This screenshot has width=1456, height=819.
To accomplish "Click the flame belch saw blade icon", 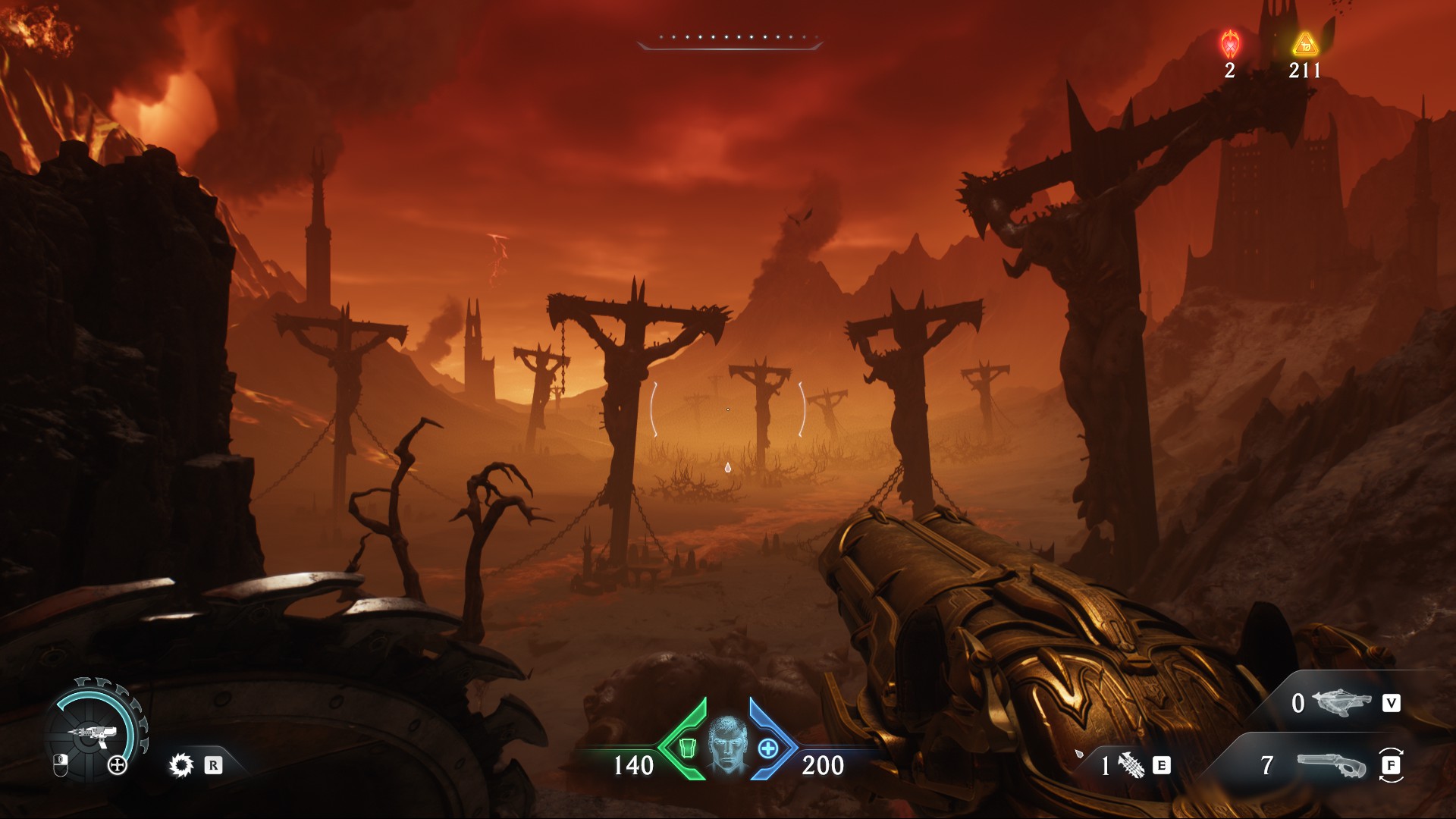I will coord(181,766).
